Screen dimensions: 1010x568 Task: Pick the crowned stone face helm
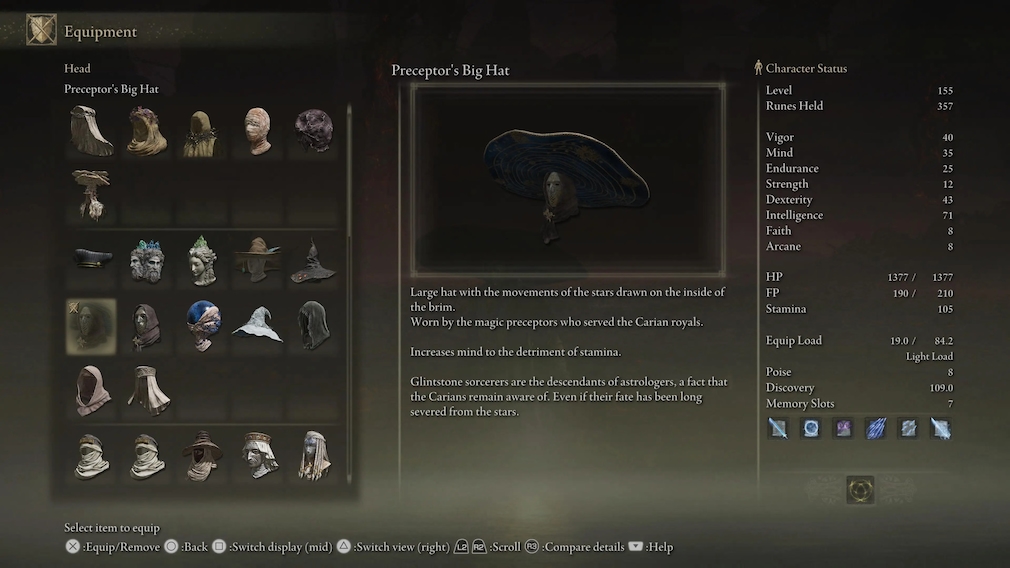[258, 455]
